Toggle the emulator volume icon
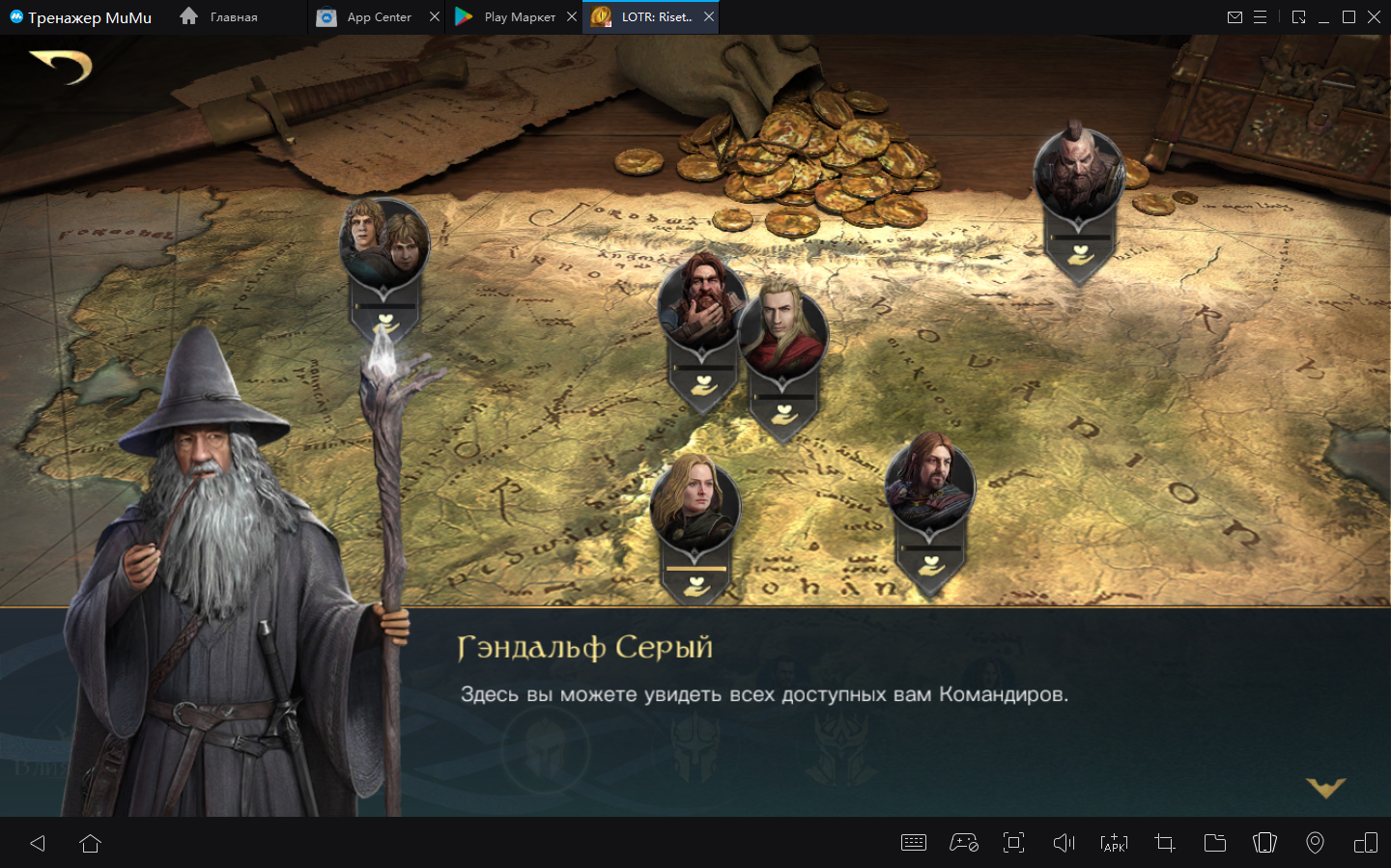Screen dimensions: 1391x868 pyautogui.click(x=1064, y=843)
